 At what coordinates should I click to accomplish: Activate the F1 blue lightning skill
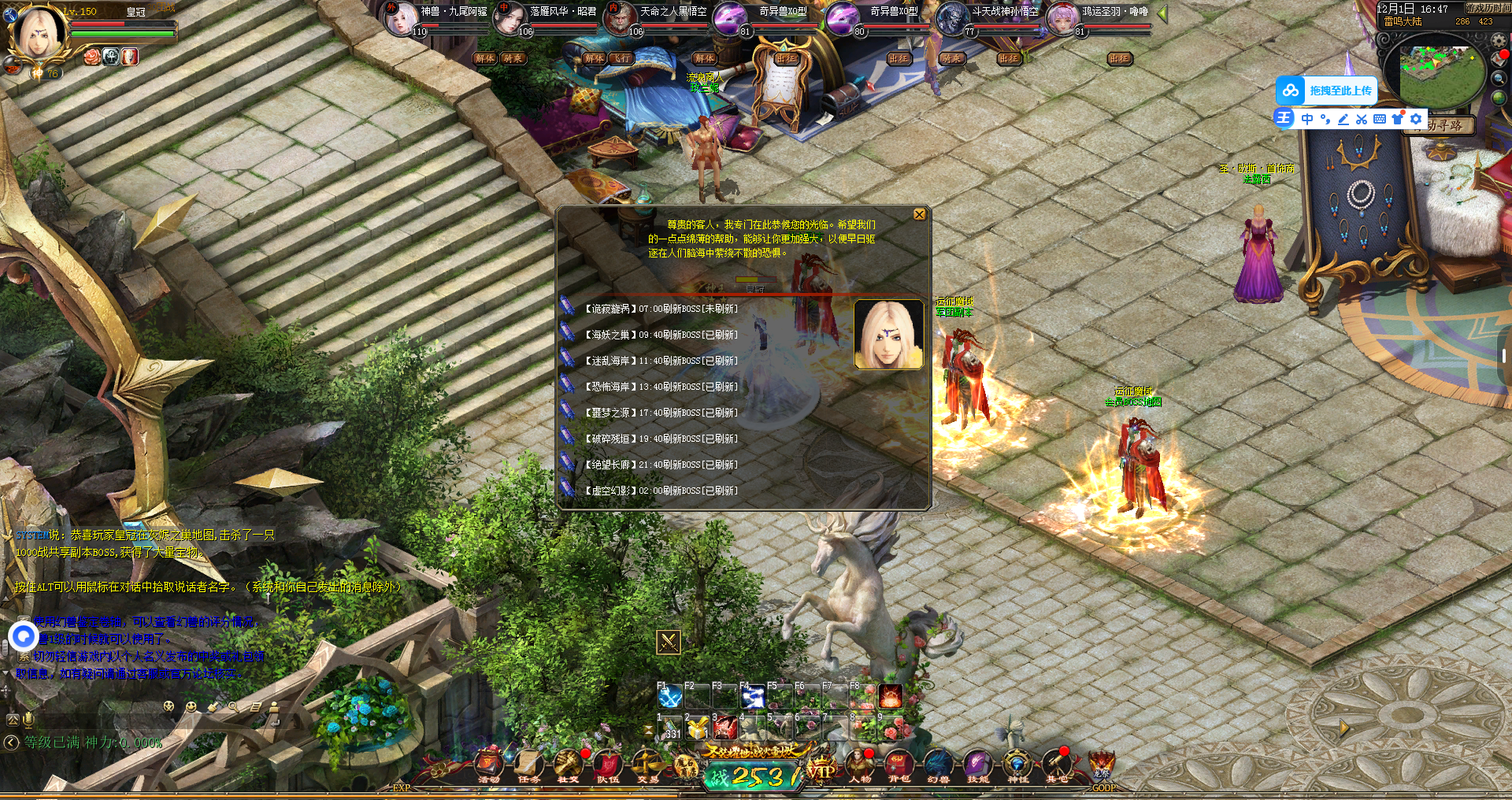[x=670, y=697]
